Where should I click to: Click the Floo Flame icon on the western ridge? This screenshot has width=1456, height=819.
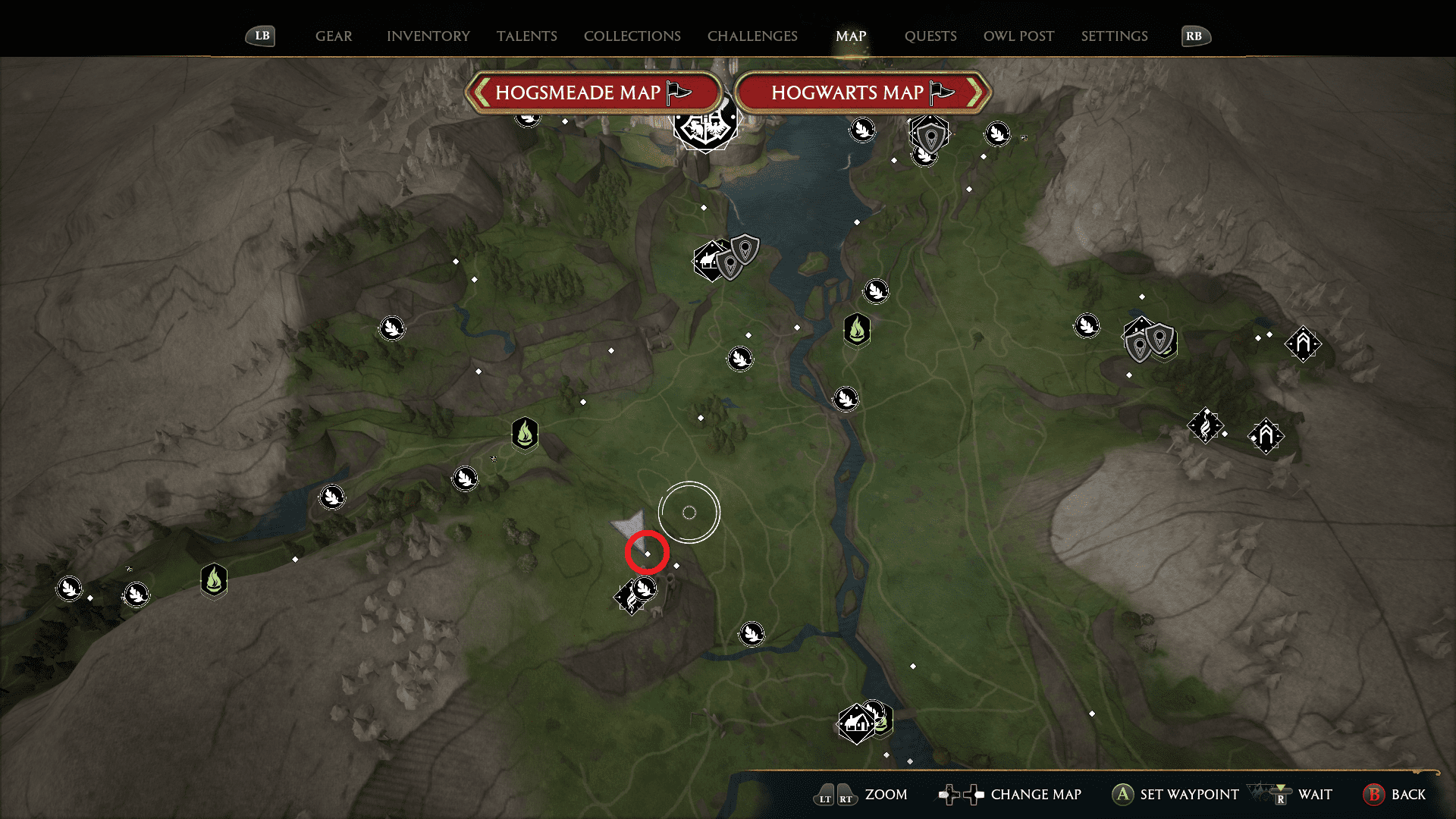(214, 580)
